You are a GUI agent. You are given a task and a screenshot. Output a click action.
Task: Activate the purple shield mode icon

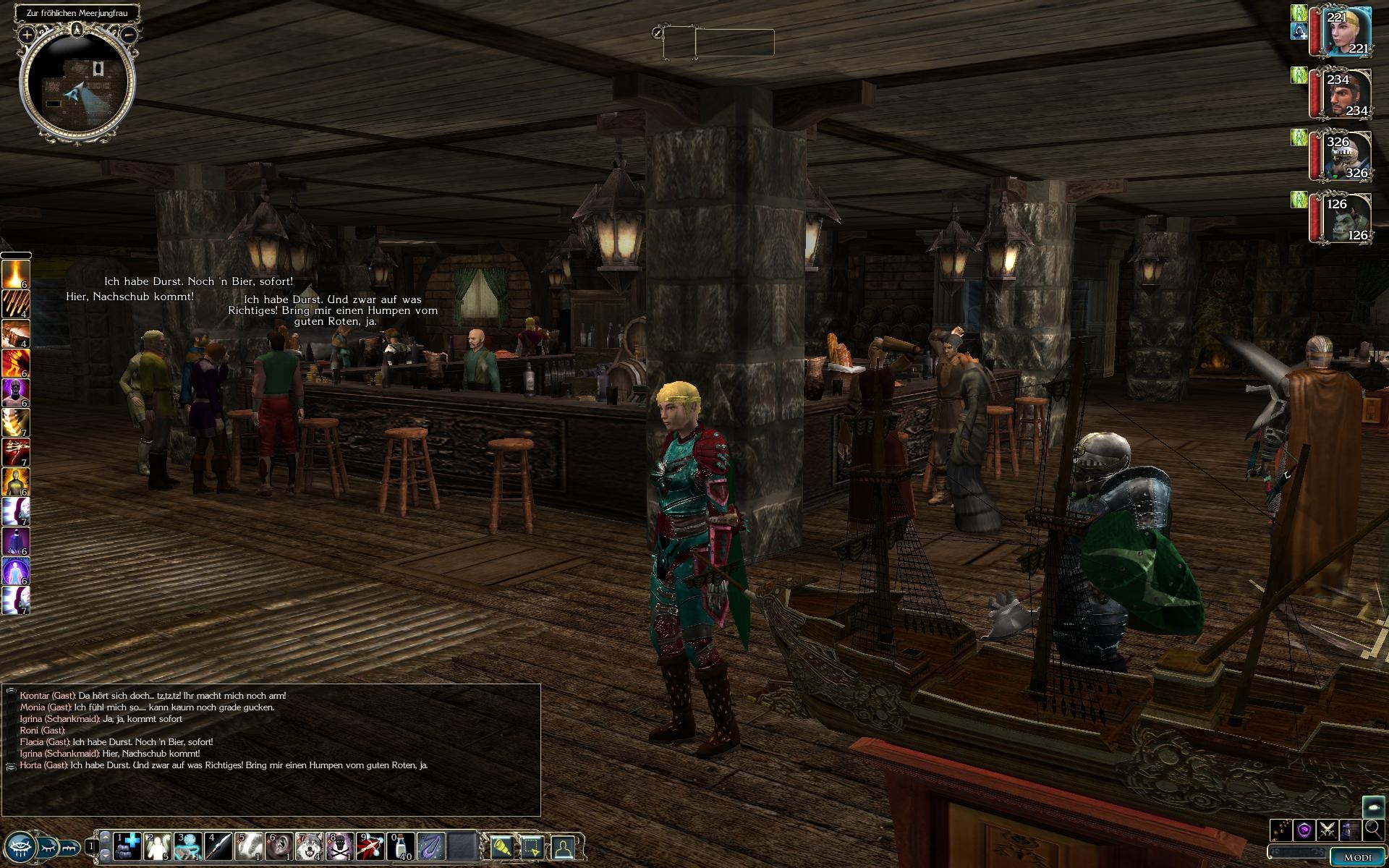point(1304,830)
